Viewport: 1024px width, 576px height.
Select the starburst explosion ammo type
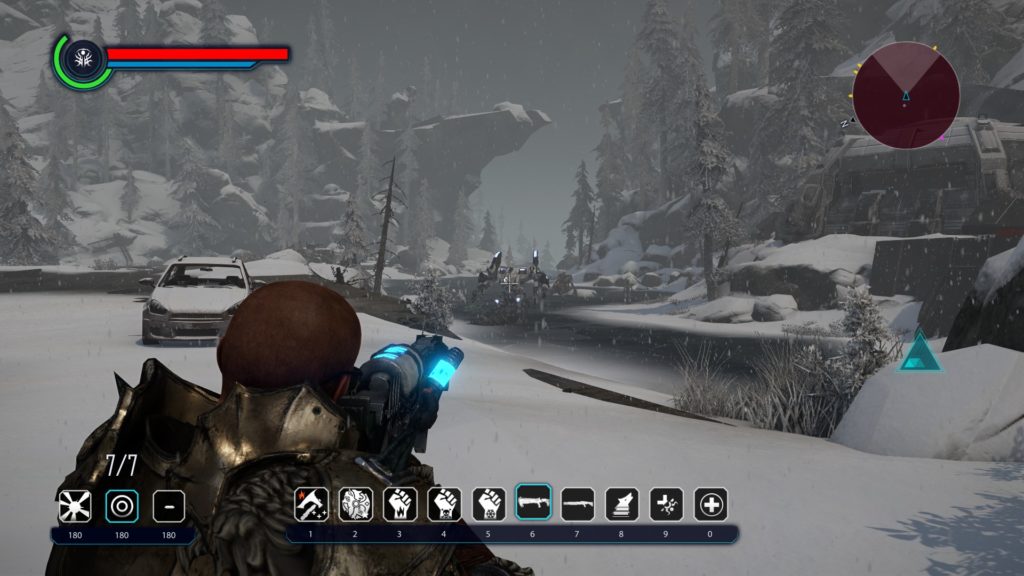pos(74,506)
